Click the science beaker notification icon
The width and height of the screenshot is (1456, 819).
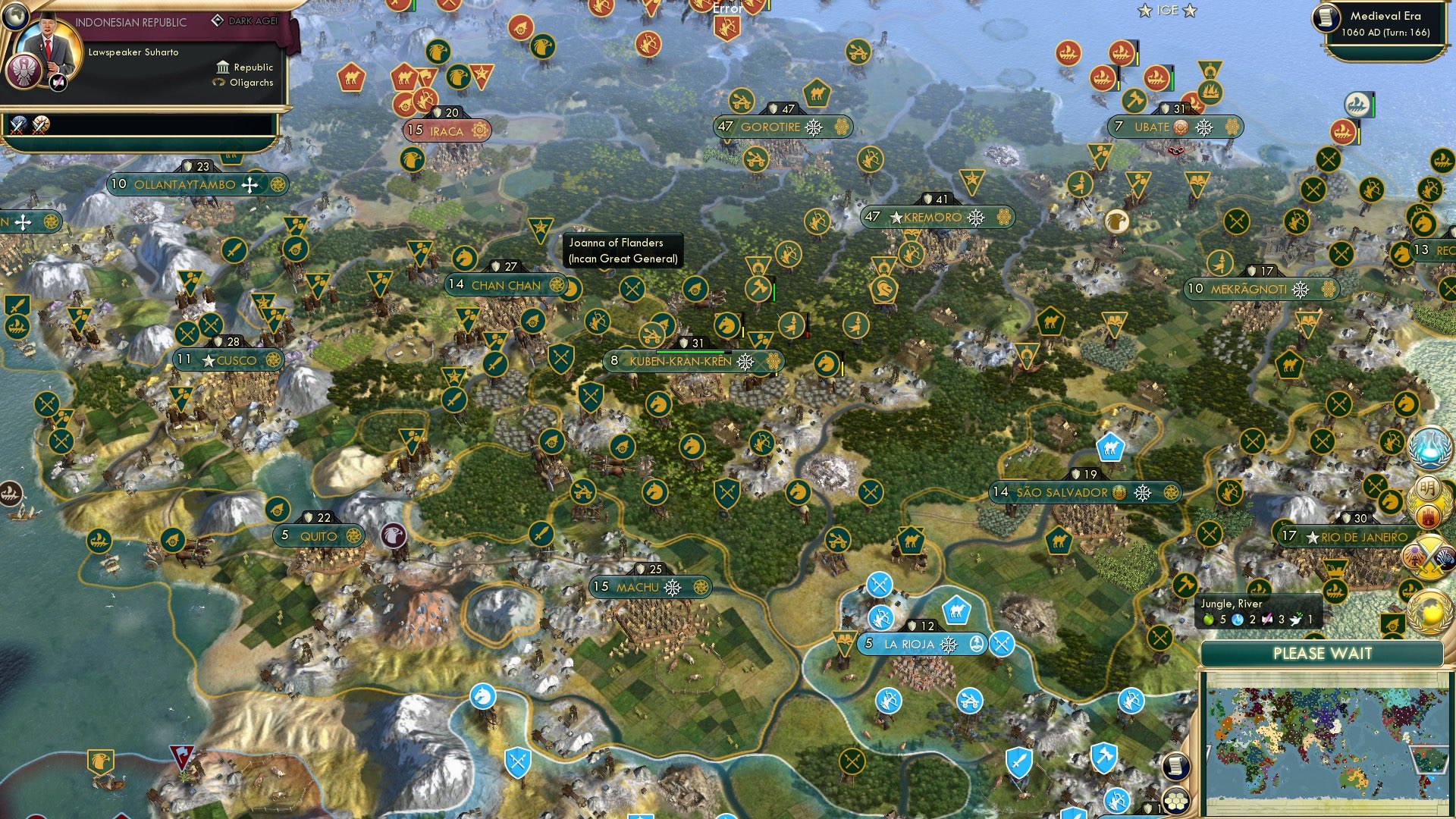pos(1432,449)
